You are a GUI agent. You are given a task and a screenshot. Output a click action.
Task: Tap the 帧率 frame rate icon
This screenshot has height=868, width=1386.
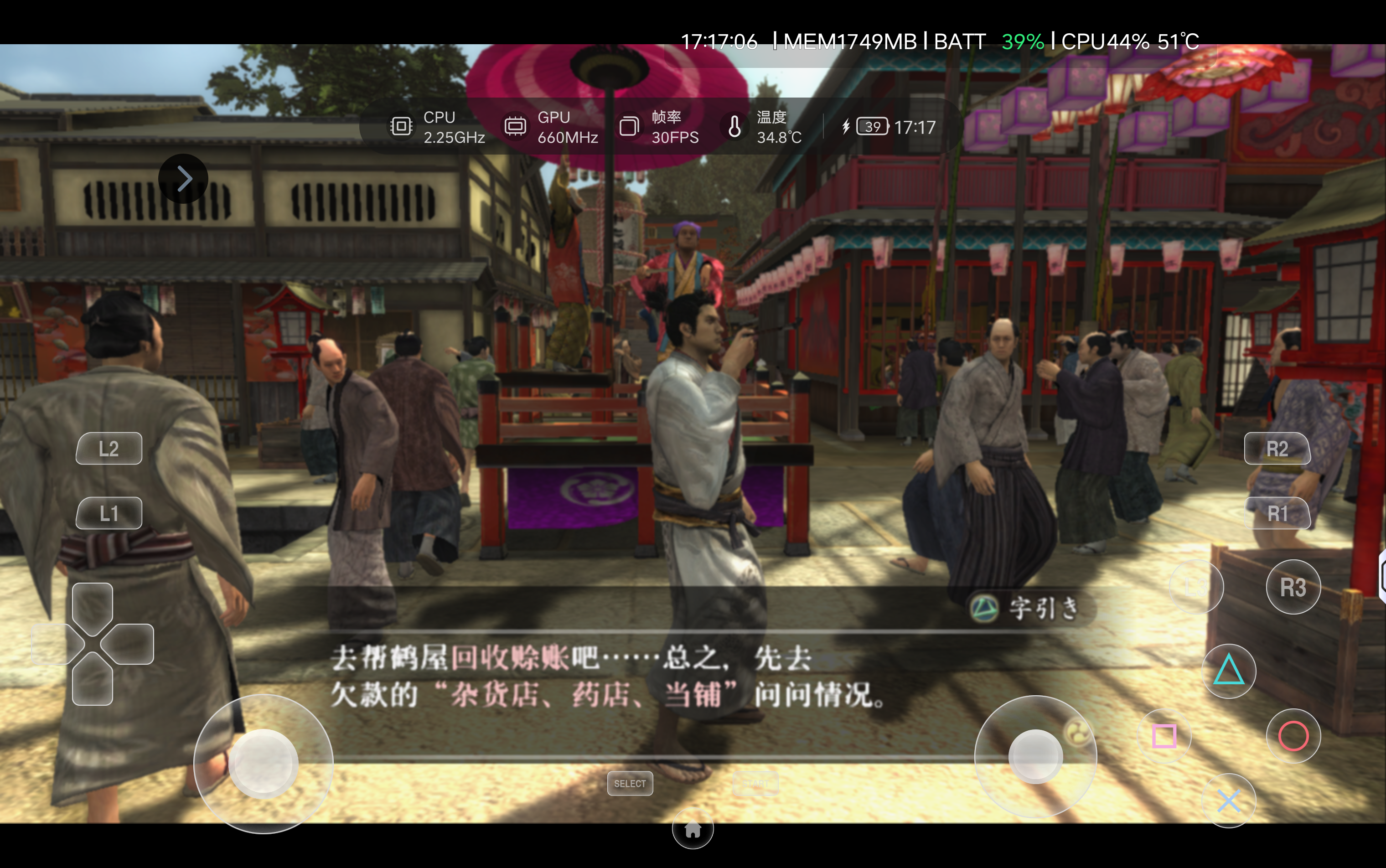[x=630, y=126]
